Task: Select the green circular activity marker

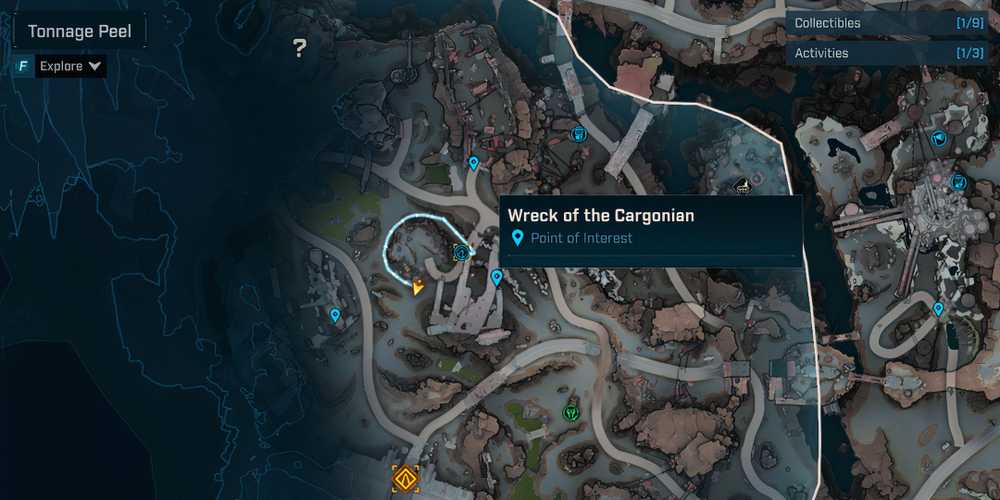Action: coord(571,411)
